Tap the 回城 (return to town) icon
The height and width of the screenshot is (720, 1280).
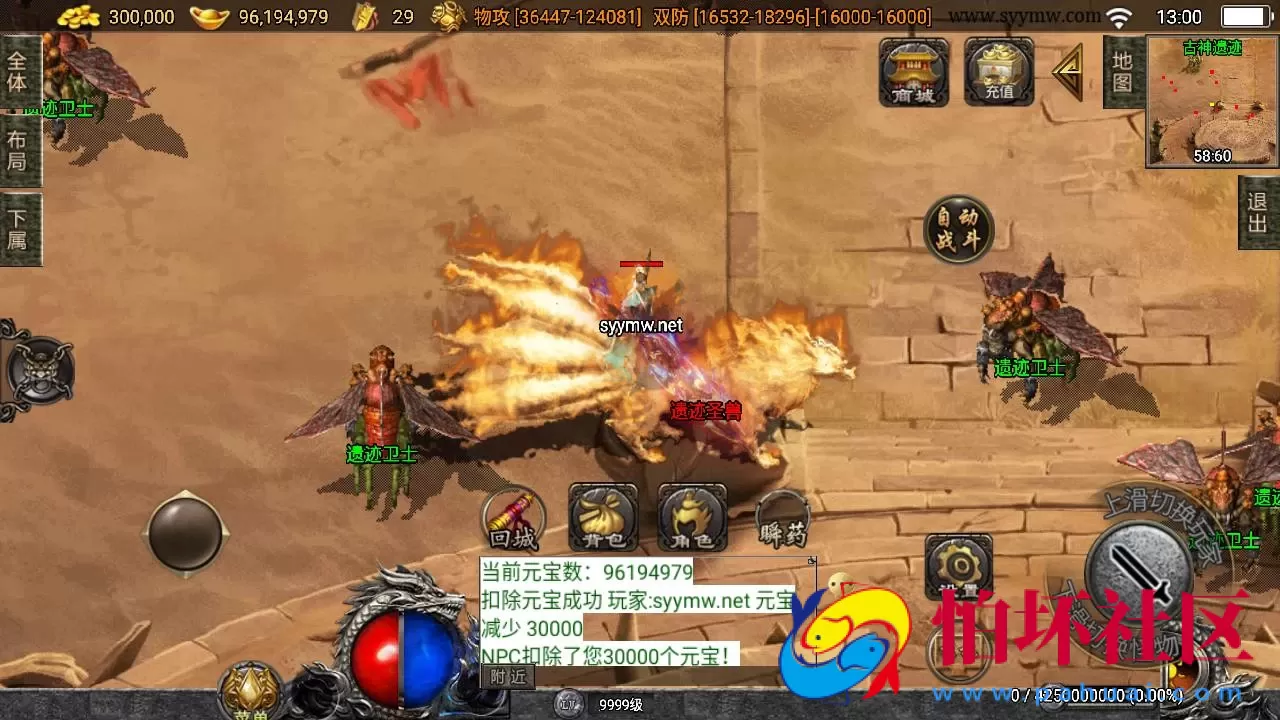click(x=512, y=519)
